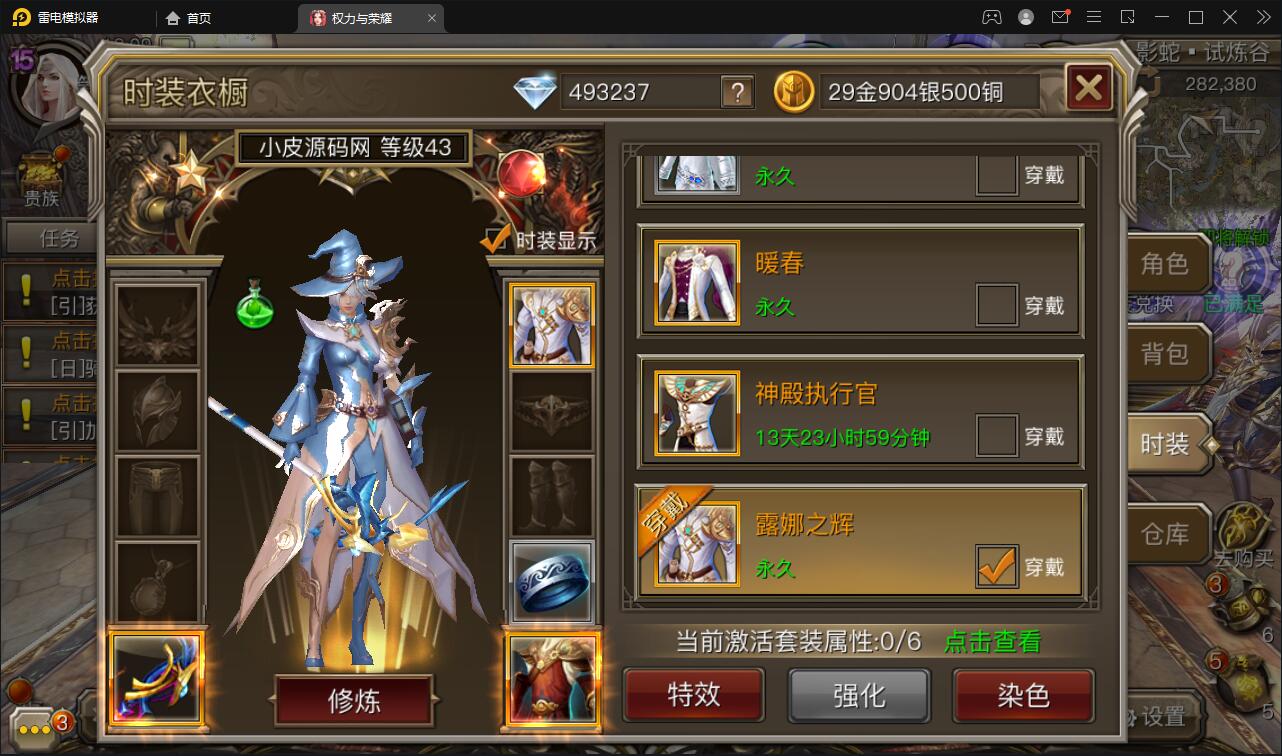The width and height of the screenshot is (1282, 756).
Task: Click the gold coin icon next to currency field
Action: tap(793, 91)
